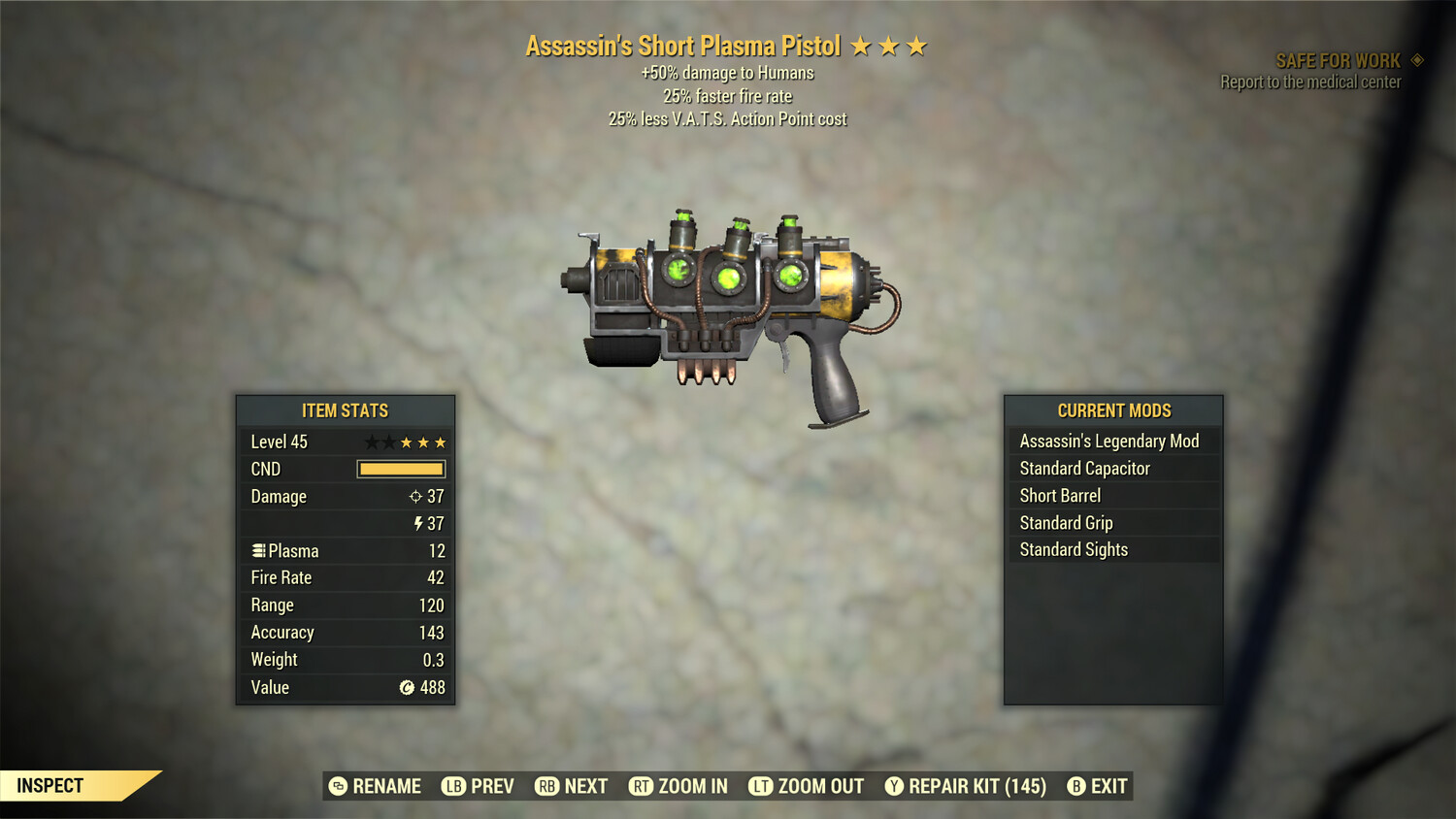1456x819 pixels.
Task: Click the Rename control in the bottom bar
Action: (387, 786)
